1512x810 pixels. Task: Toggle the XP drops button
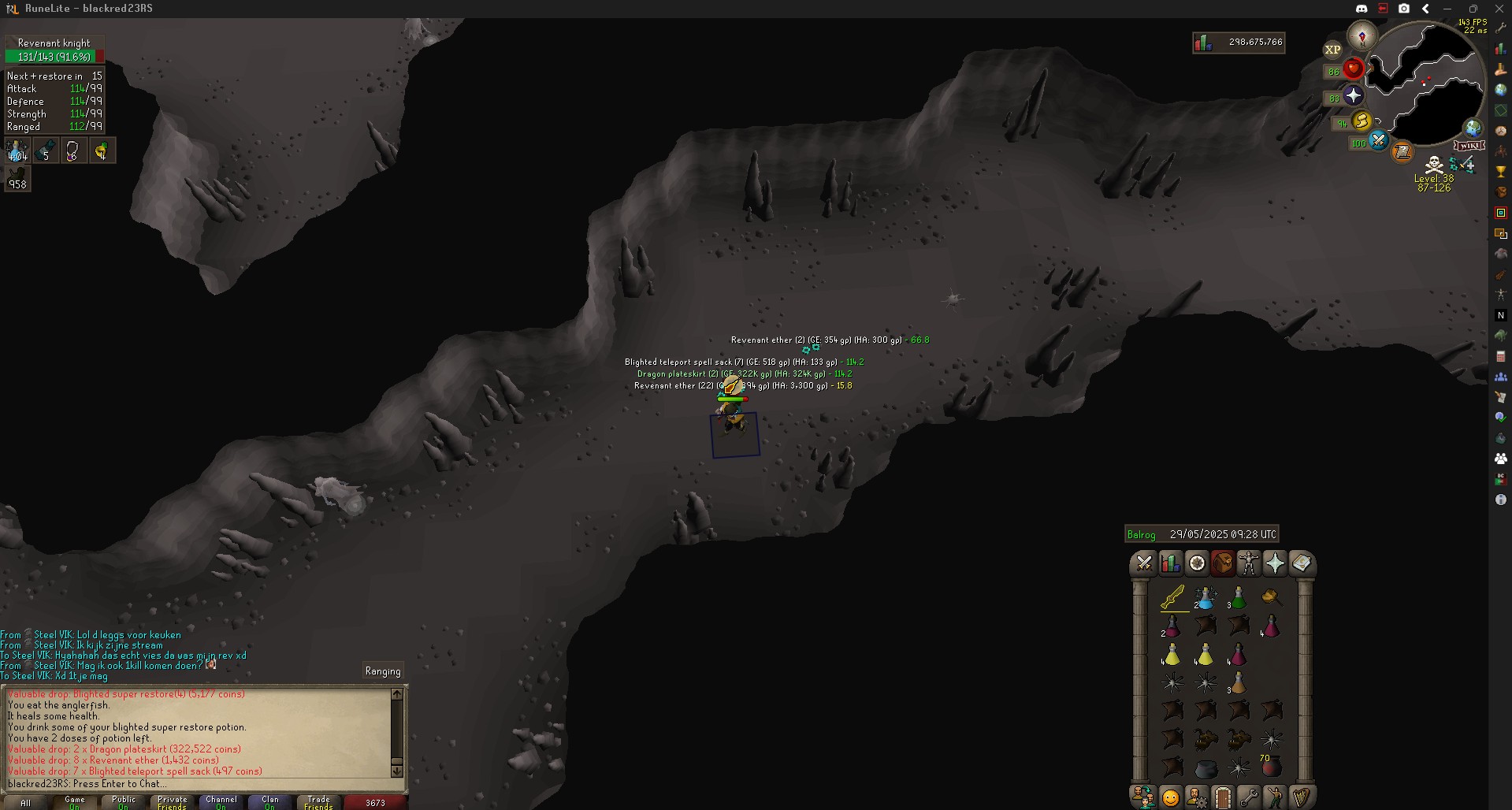click(x=1332, y=50)
